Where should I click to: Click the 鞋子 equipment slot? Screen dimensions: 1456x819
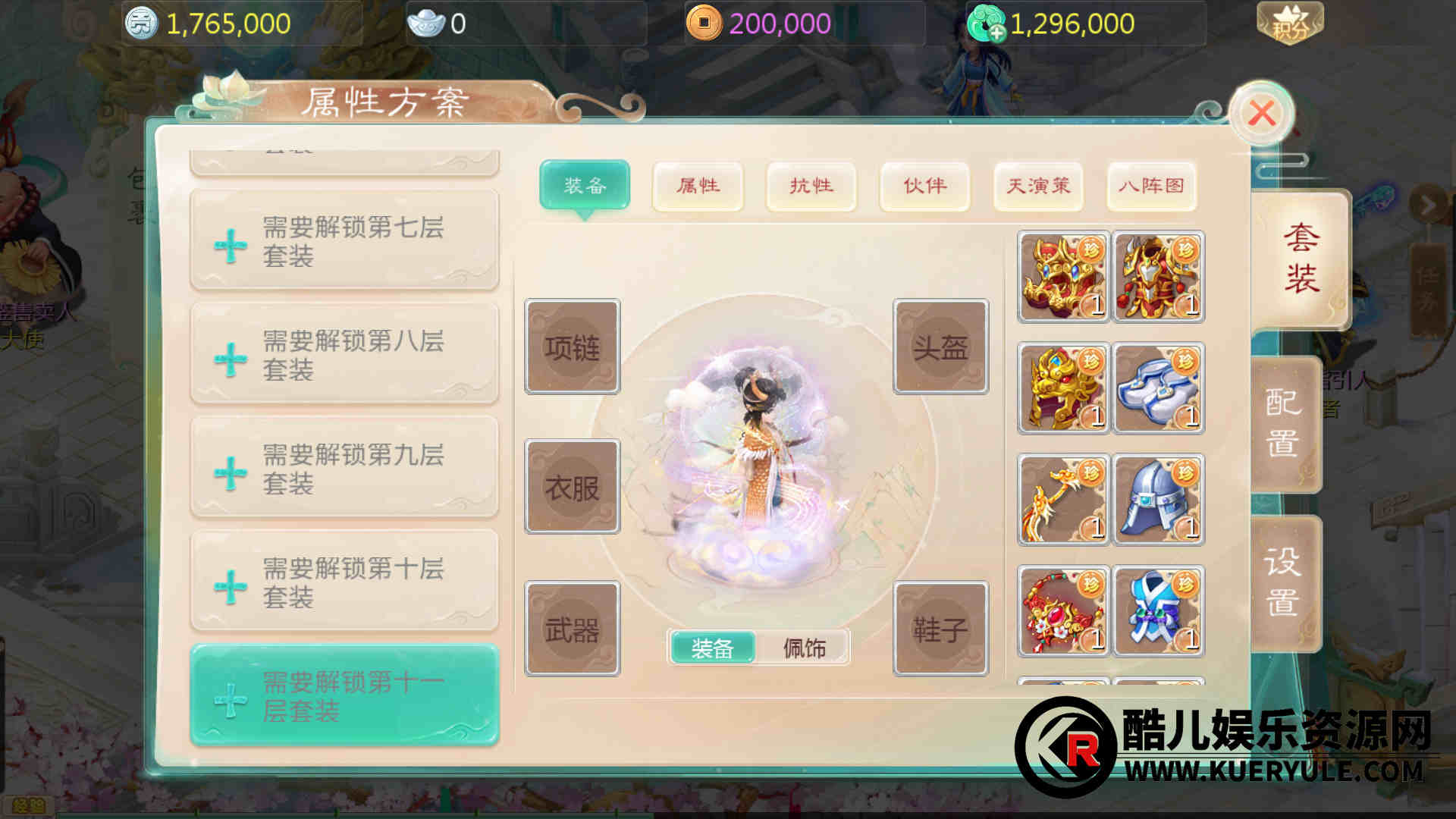[x=940, y=629]
